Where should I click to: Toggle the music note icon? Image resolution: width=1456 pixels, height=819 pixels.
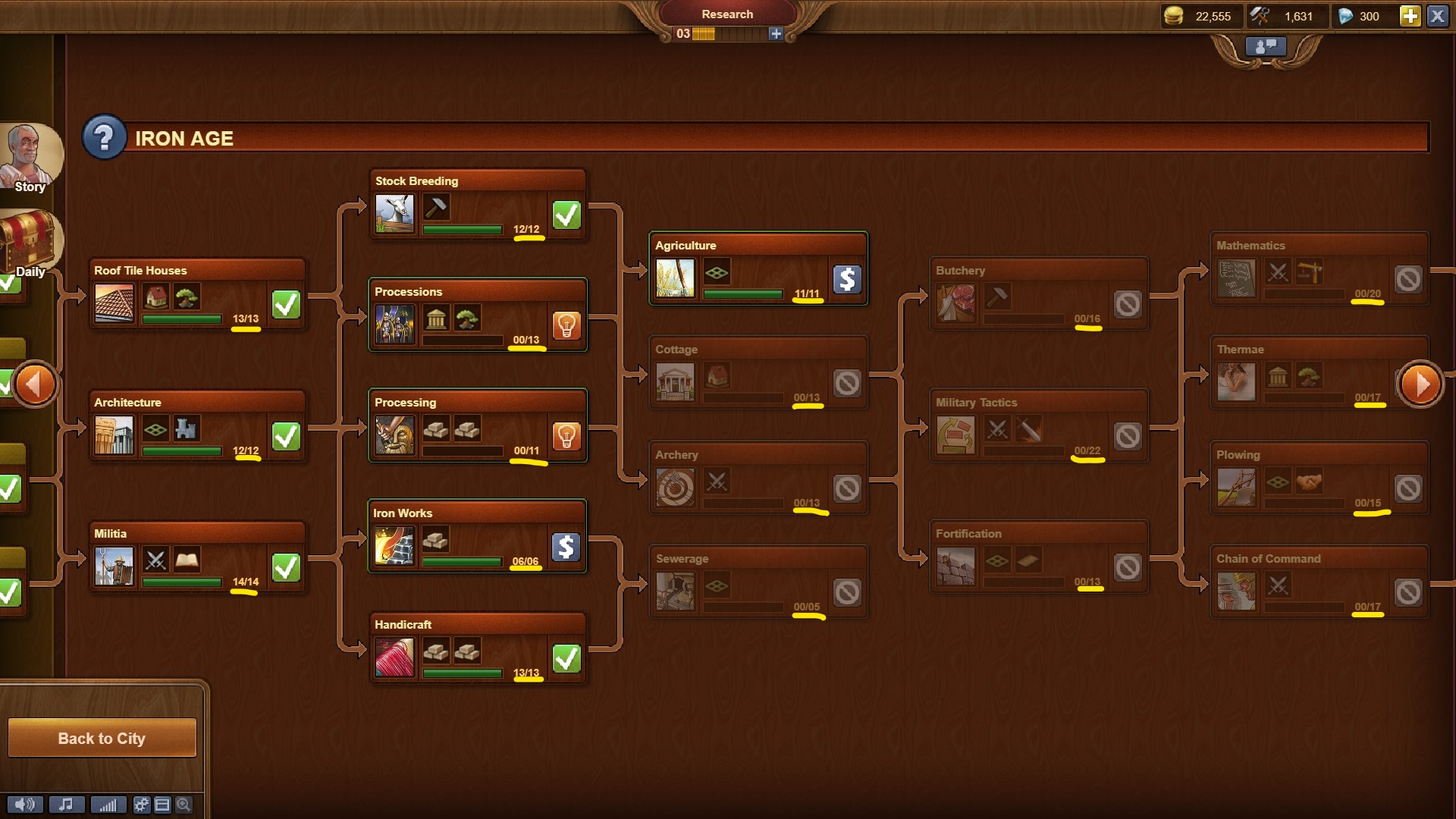(66, 805)
